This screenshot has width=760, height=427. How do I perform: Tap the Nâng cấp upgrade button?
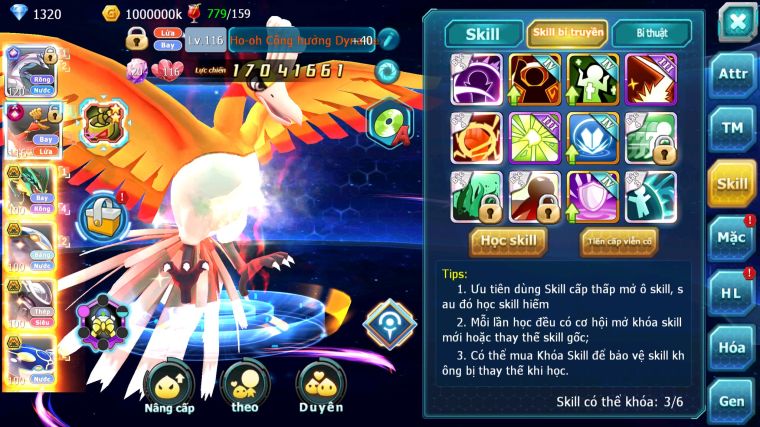(168, 385)
